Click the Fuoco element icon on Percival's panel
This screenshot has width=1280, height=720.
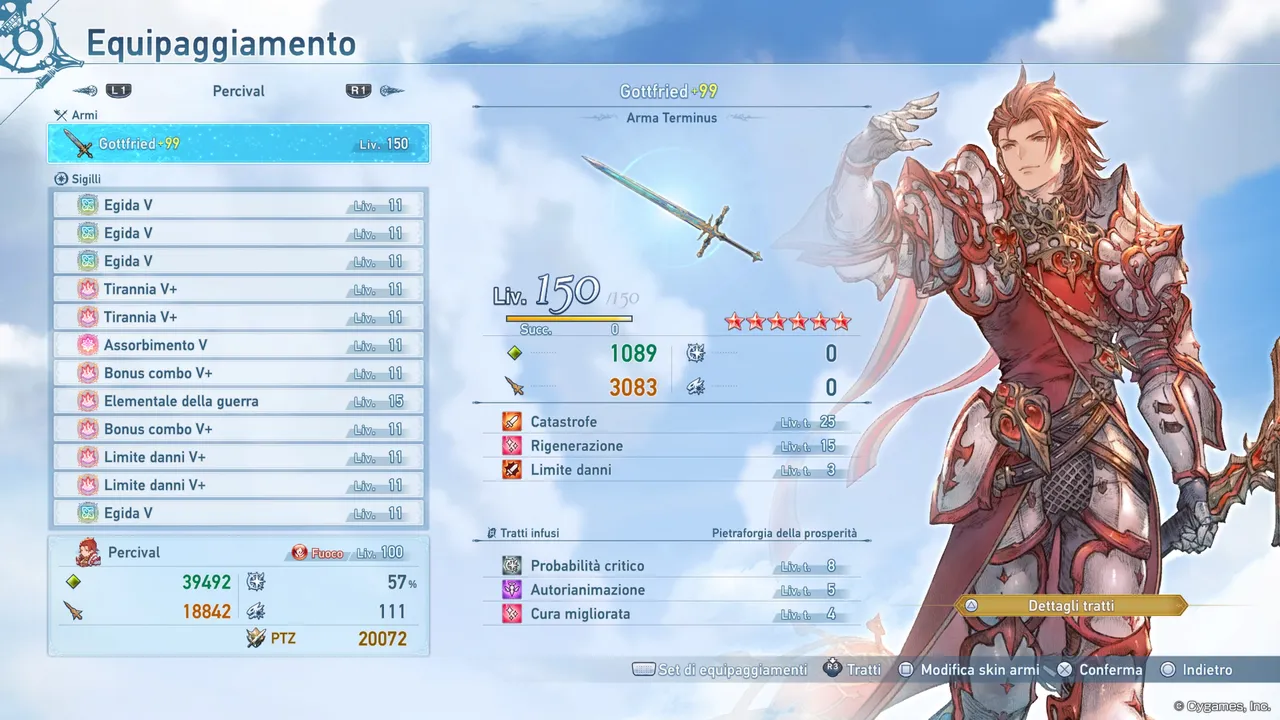click(299, 552)
